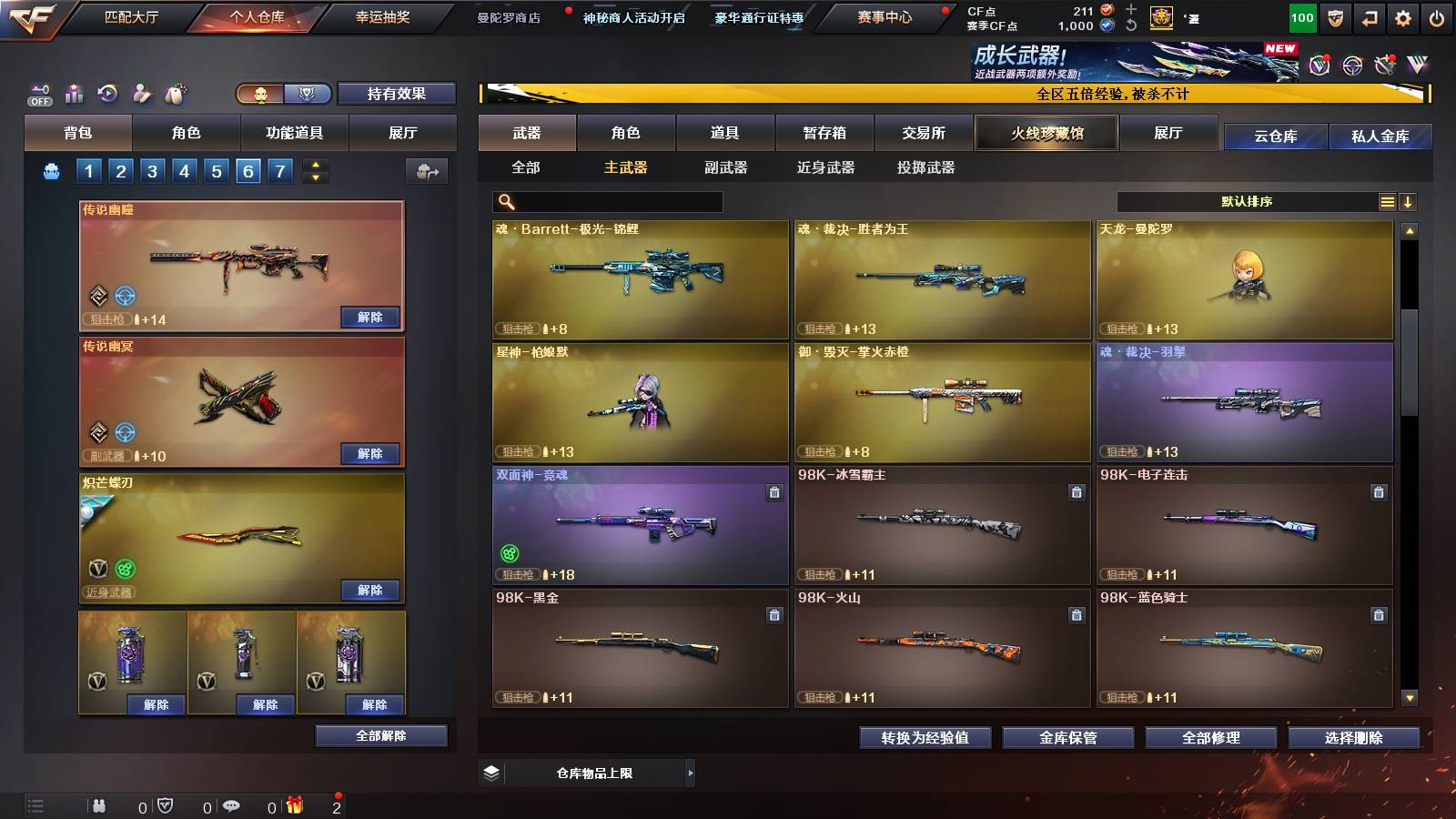Open the replay history icon in left toolbar
The height and width of the screenshot is (819, 1456).
[106, 92]
